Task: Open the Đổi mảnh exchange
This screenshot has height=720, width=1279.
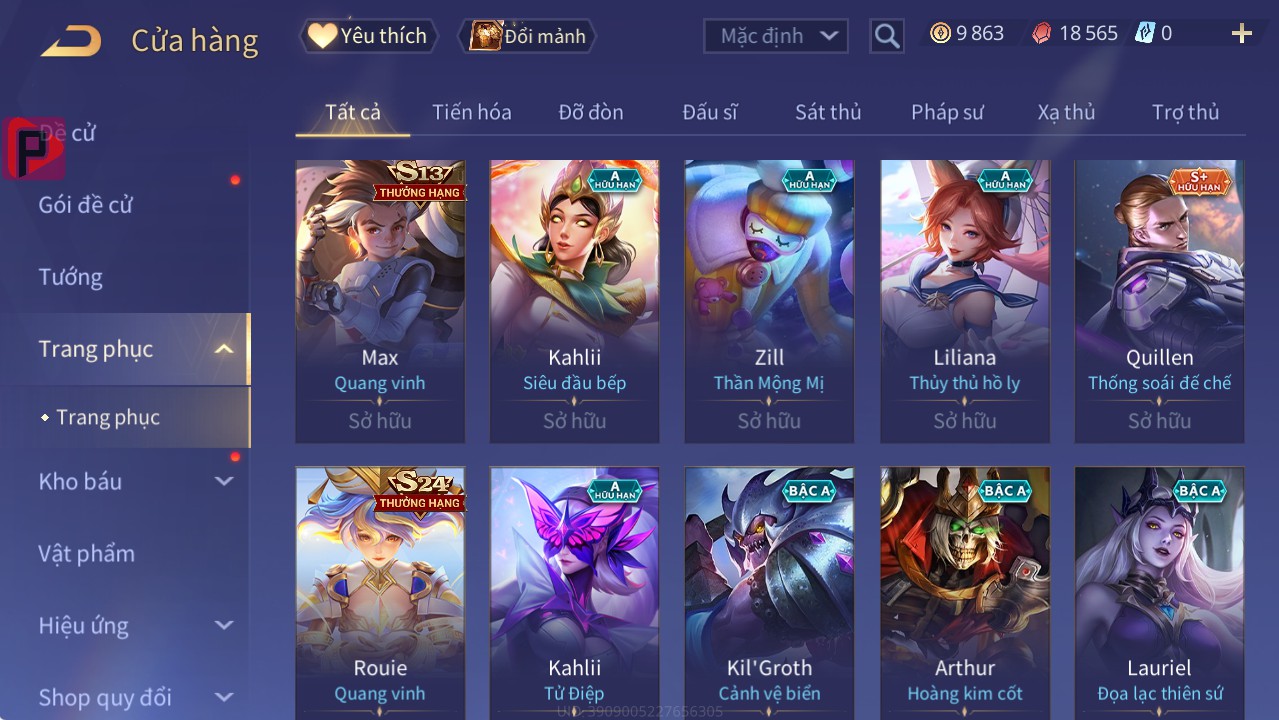Action: click(x=528, y=36)
